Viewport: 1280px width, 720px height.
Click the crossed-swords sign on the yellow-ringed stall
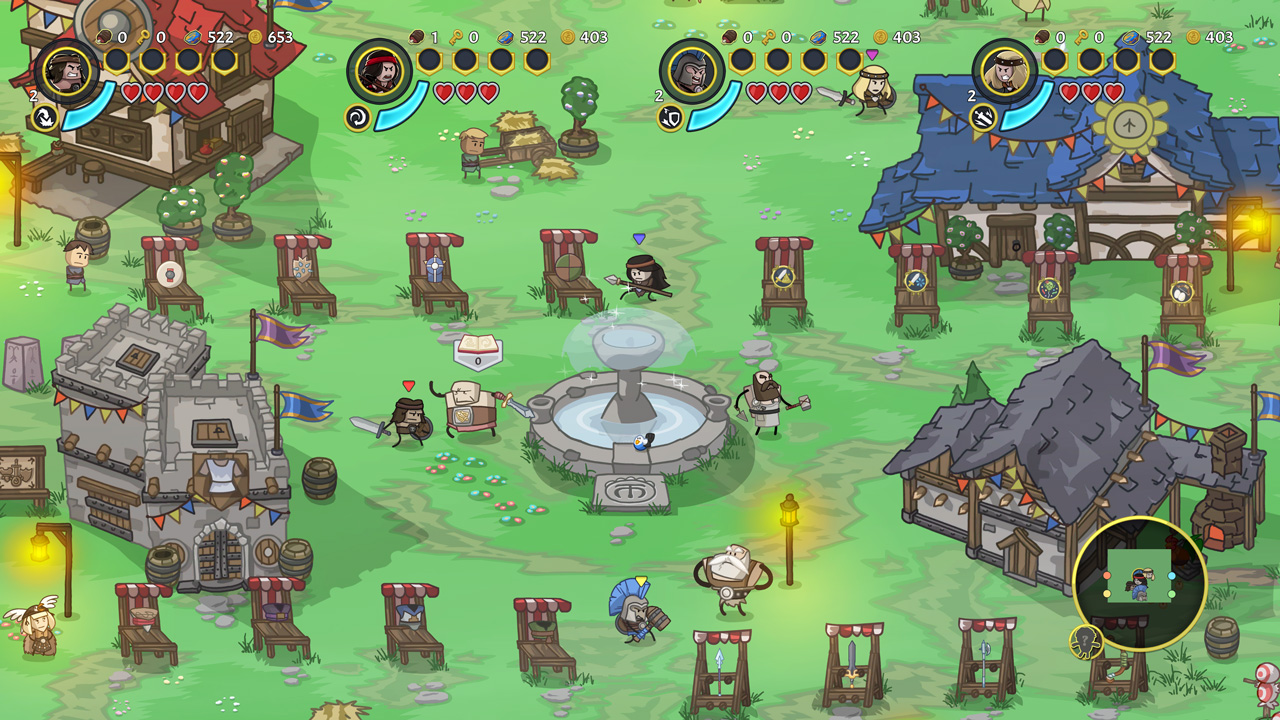click(x=781, y=279)
